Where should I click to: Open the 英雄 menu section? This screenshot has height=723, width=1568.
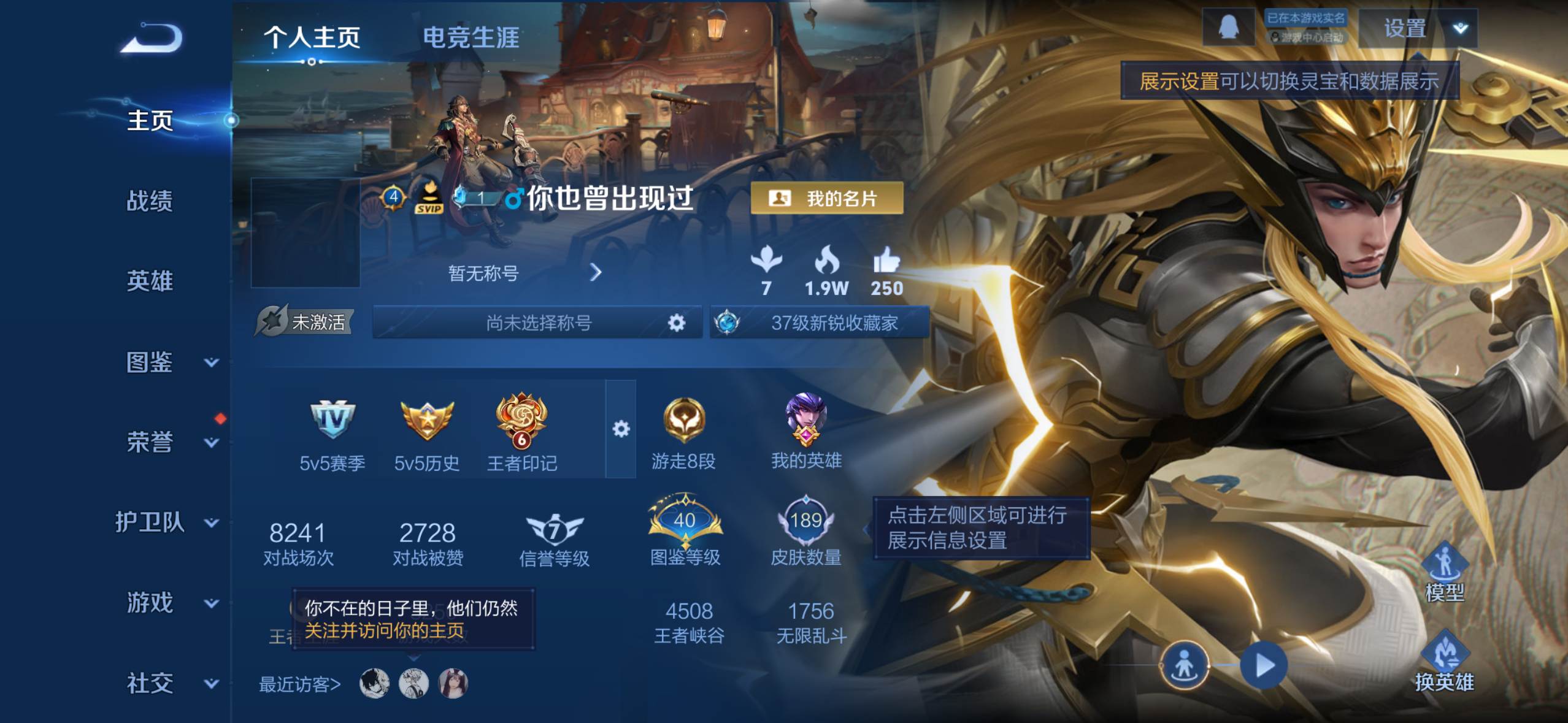[x=150, y=281]
